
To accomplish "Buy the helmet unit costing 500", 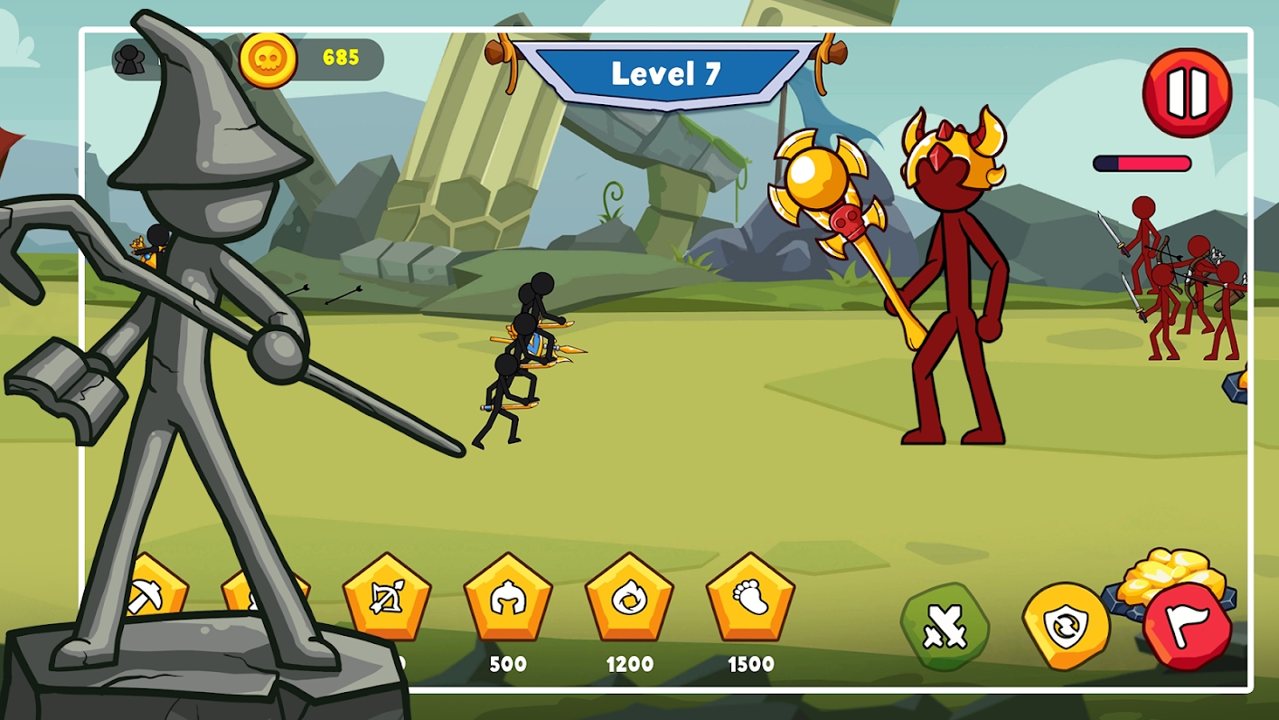I will (508, 598).
